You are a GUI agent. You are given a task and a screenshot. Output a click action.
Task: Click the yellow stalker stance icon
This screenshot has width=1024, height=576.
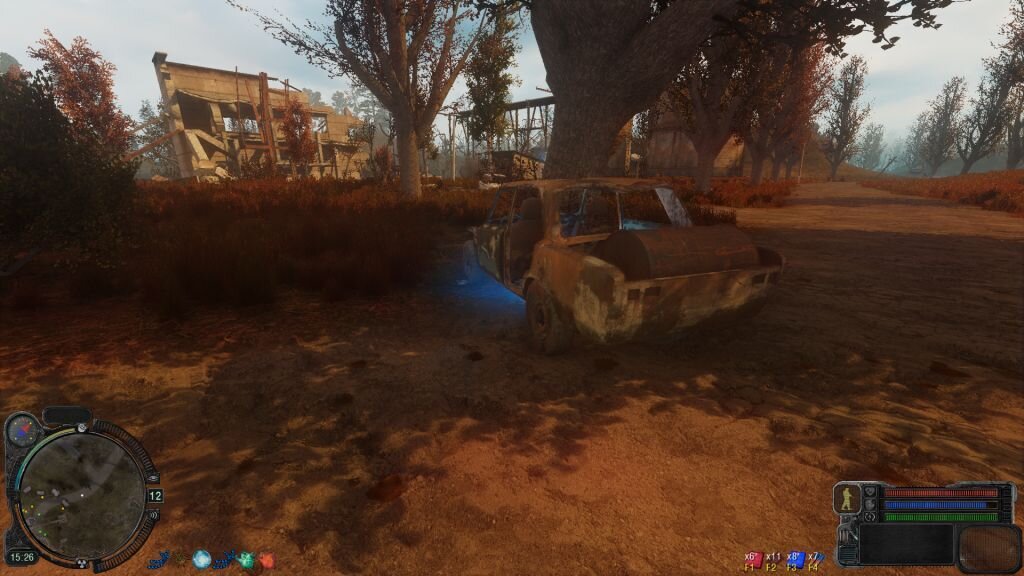pyautogui.click(x=847, y=498)
